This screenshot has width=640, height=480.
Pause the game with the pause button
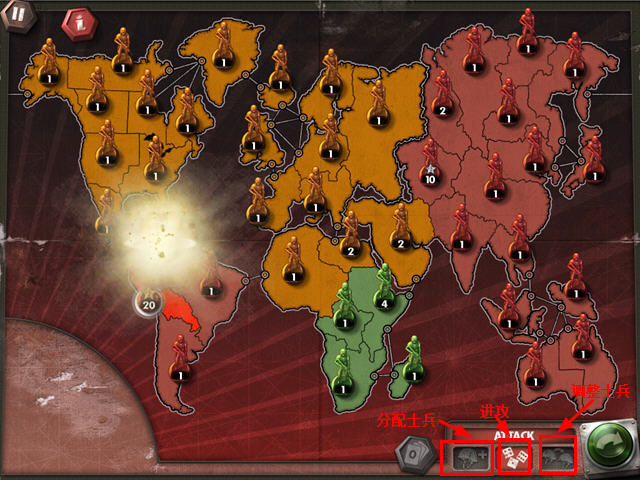pyautogui.click(x=18, y=16)
